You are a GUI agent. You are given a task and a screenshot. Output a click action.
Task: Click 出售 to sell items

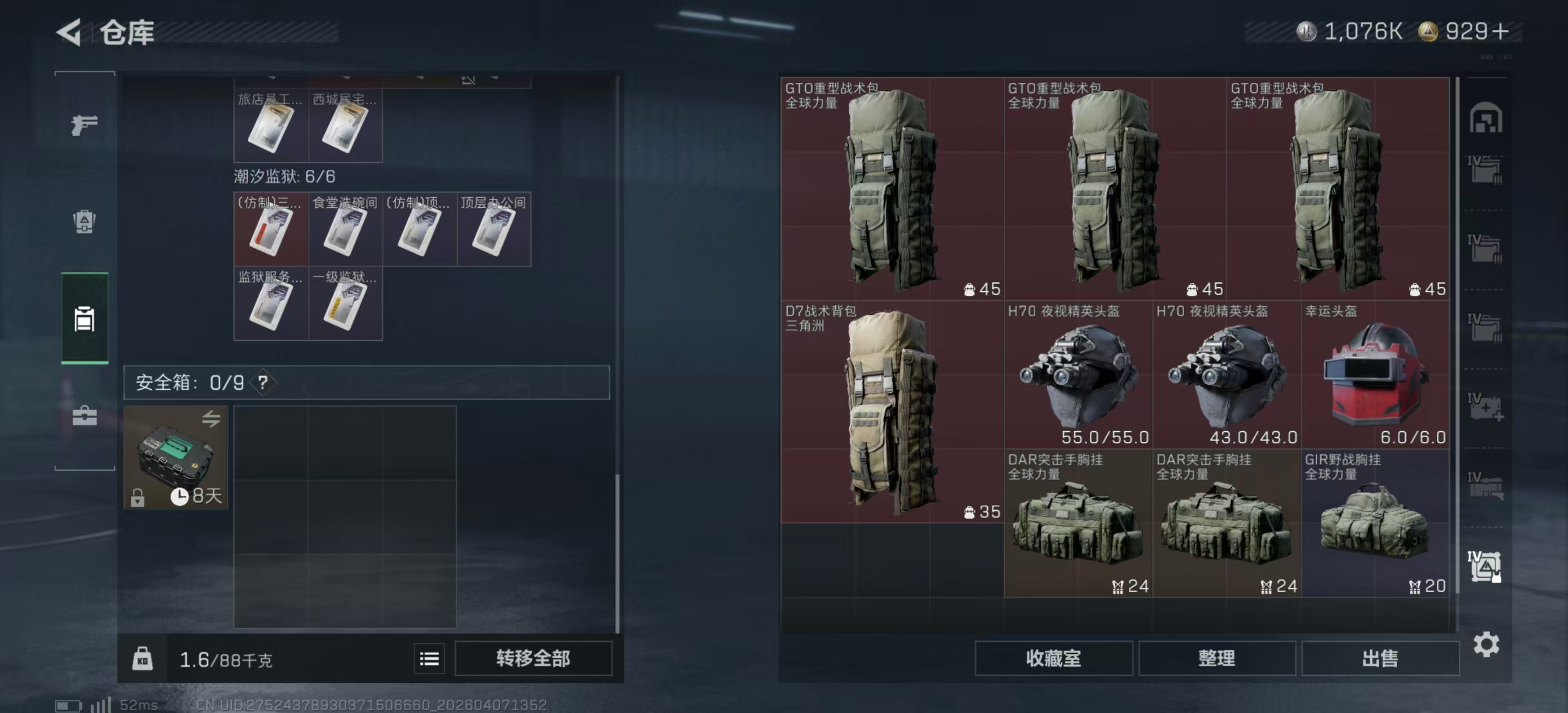coord(1380,658)
